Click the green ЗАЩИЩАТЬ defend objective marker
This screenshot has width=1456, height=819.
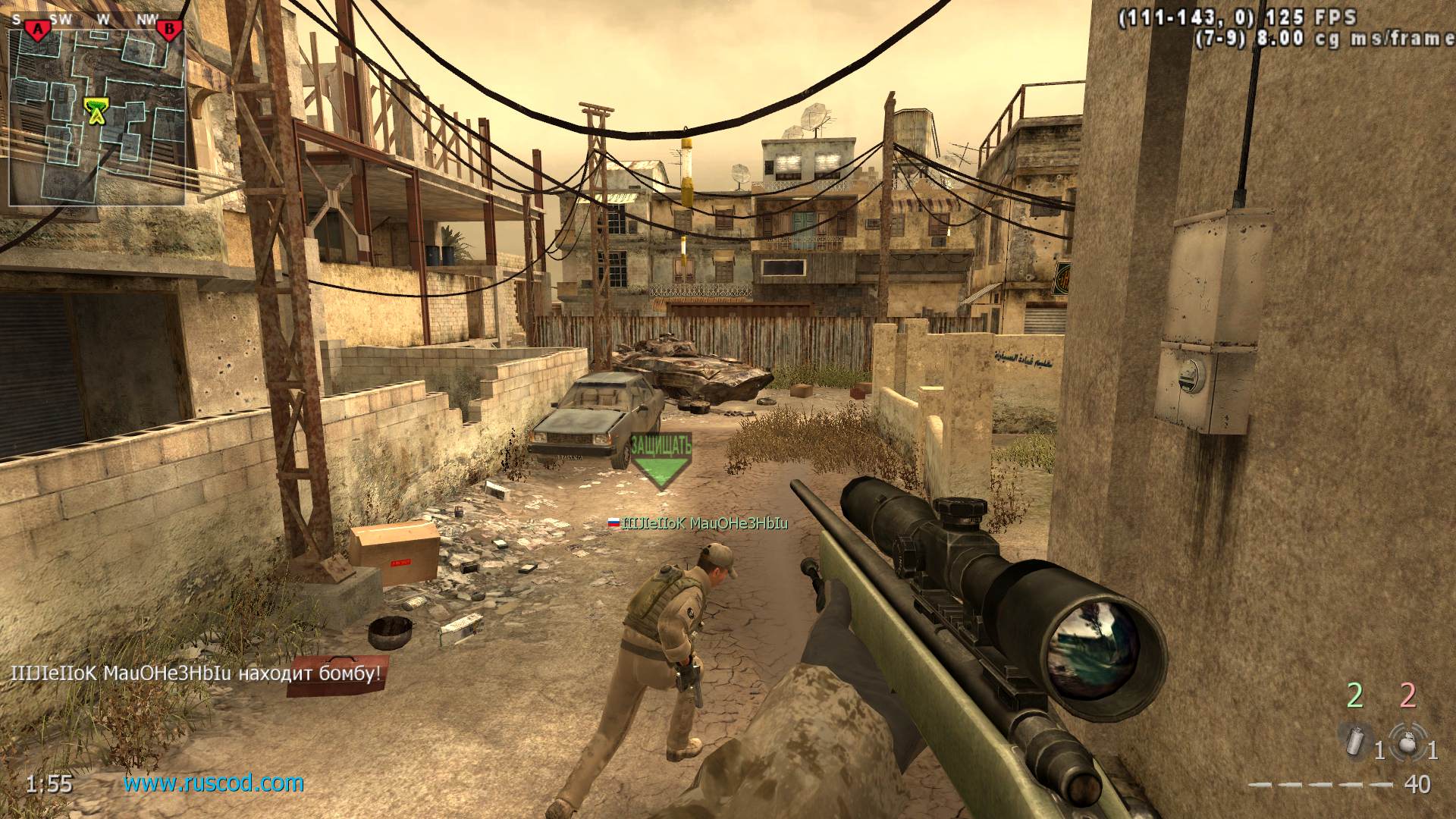pyautogui.click(x=661, y=460)
